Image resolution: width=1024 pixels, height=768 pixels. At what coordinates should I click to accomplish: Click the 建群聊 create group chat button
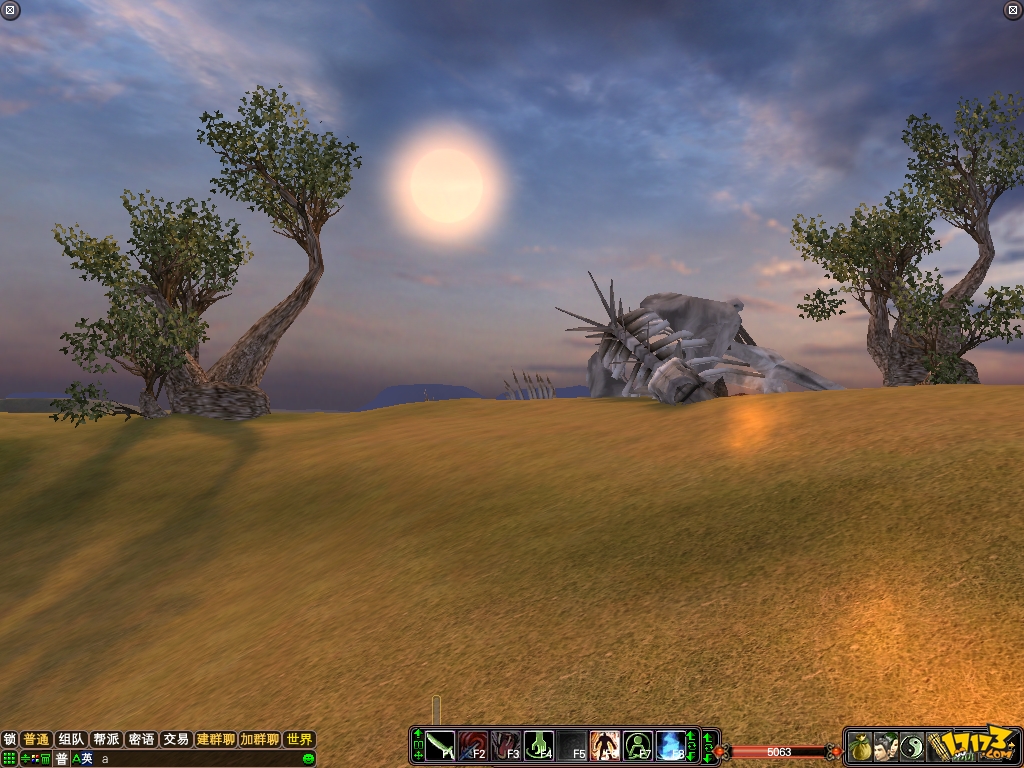pos(216,740)
